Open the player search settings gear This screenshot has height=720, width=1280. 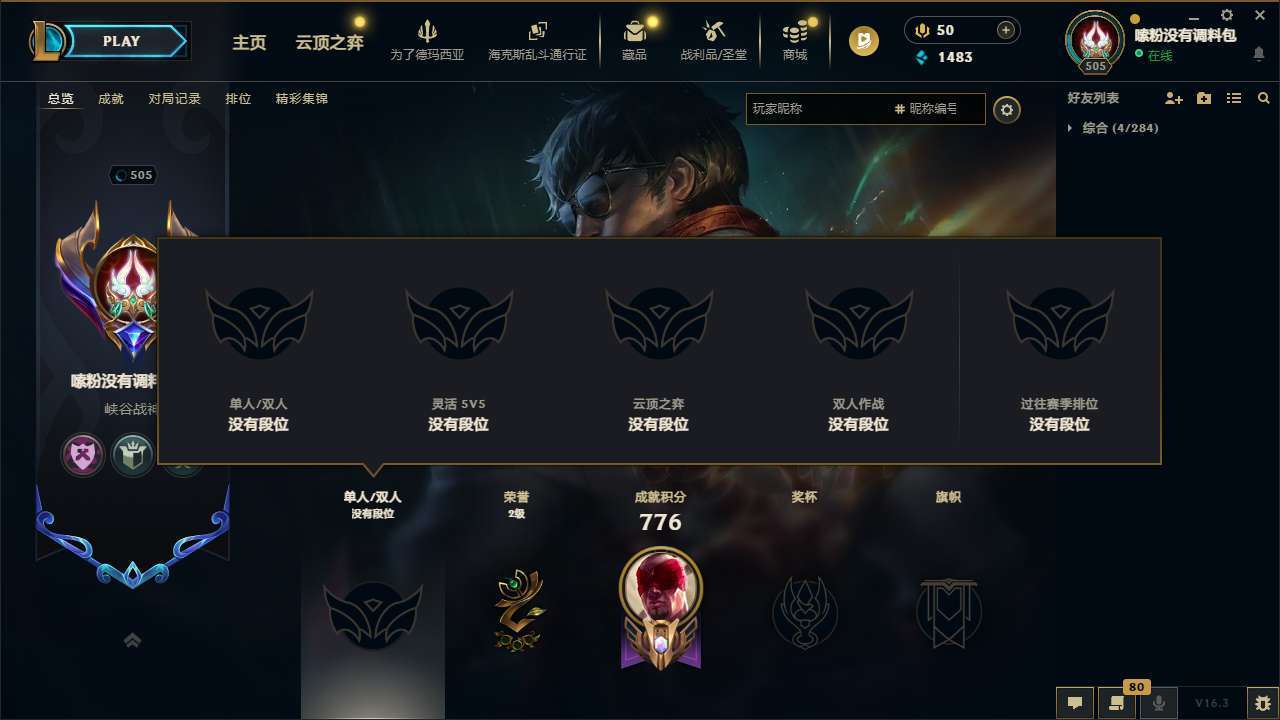click(x=1007, y=110)
